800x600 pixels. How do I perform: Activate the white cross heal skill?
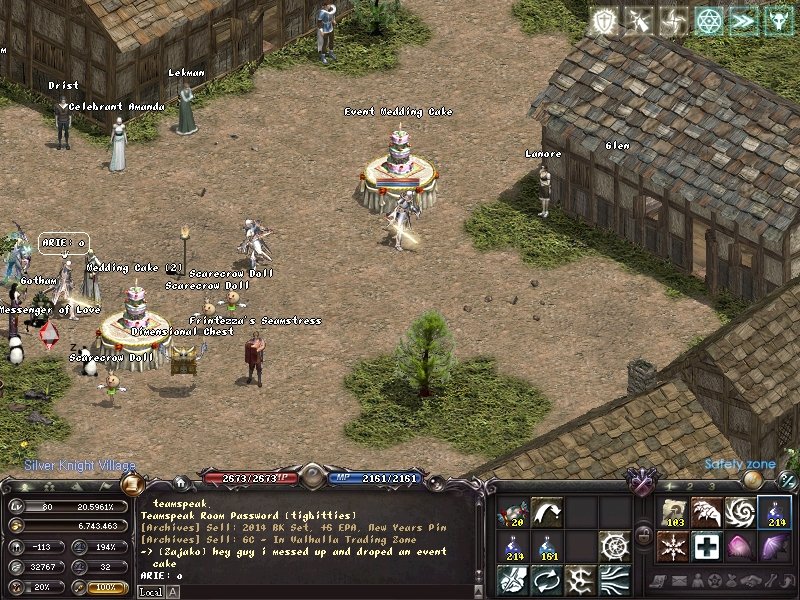[707, 546]
